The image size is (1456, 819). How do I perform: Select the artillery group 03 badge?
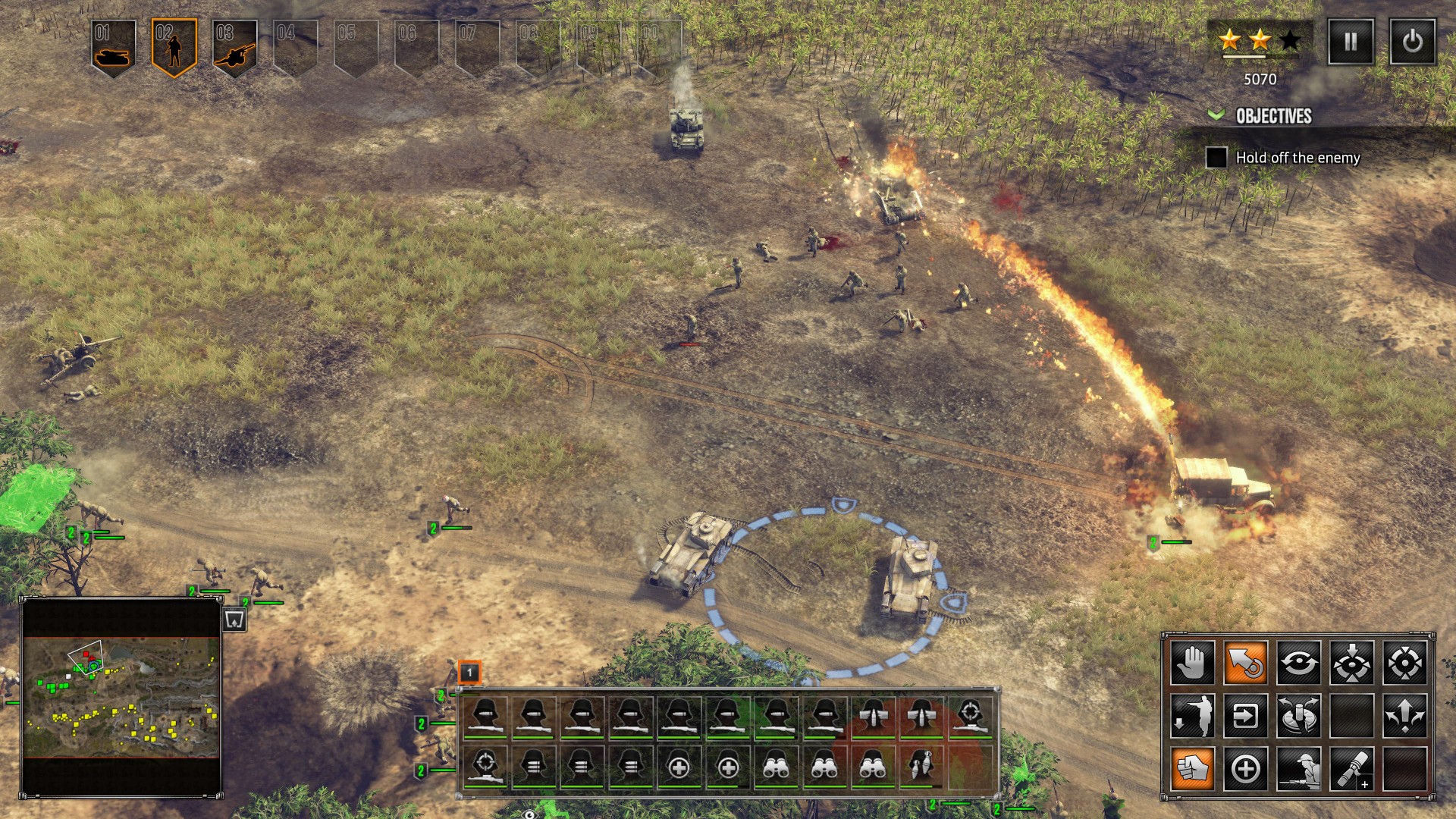(234, 47)
